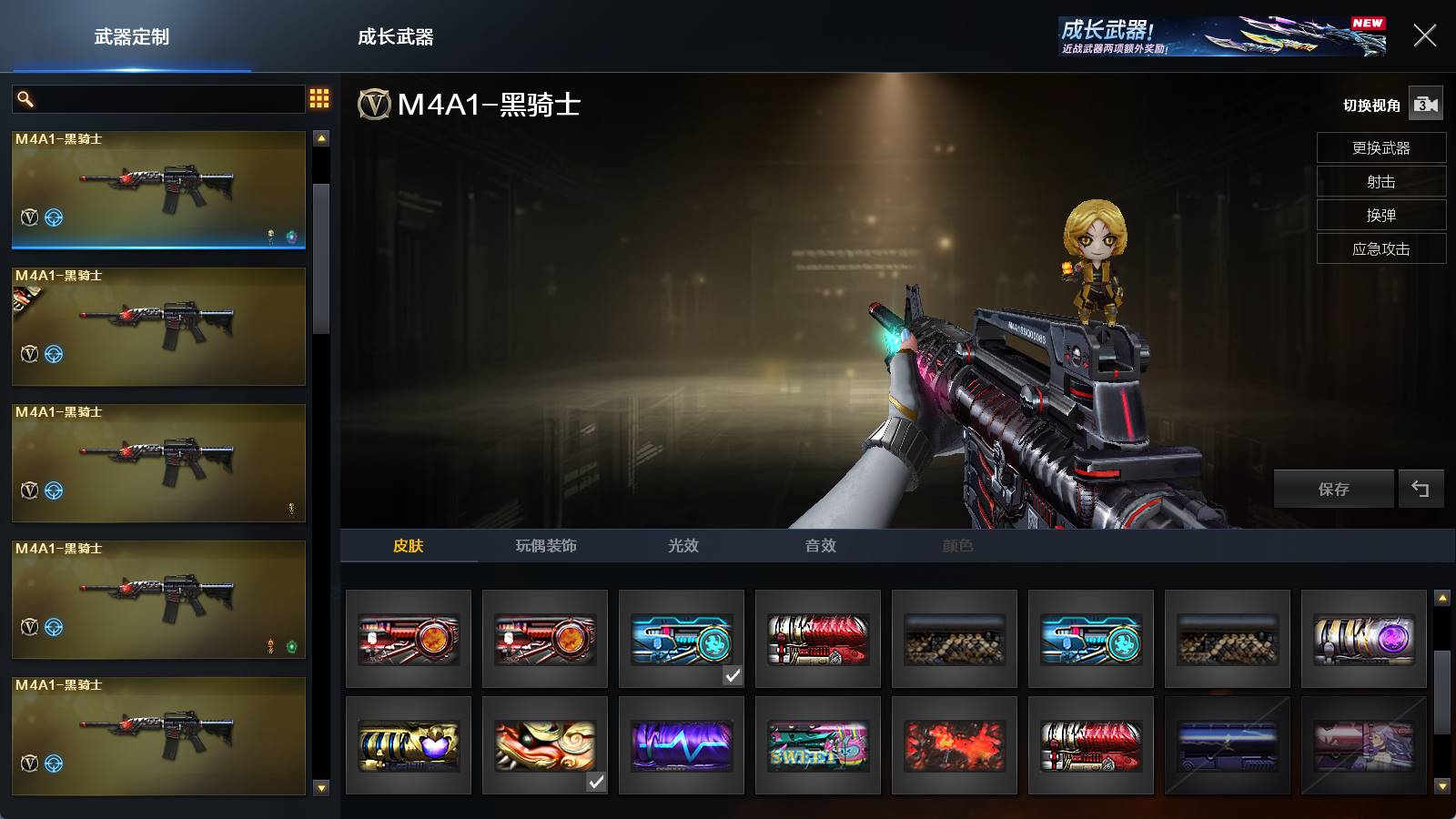Switch to the 成长武器 tab

click(395, 37)
